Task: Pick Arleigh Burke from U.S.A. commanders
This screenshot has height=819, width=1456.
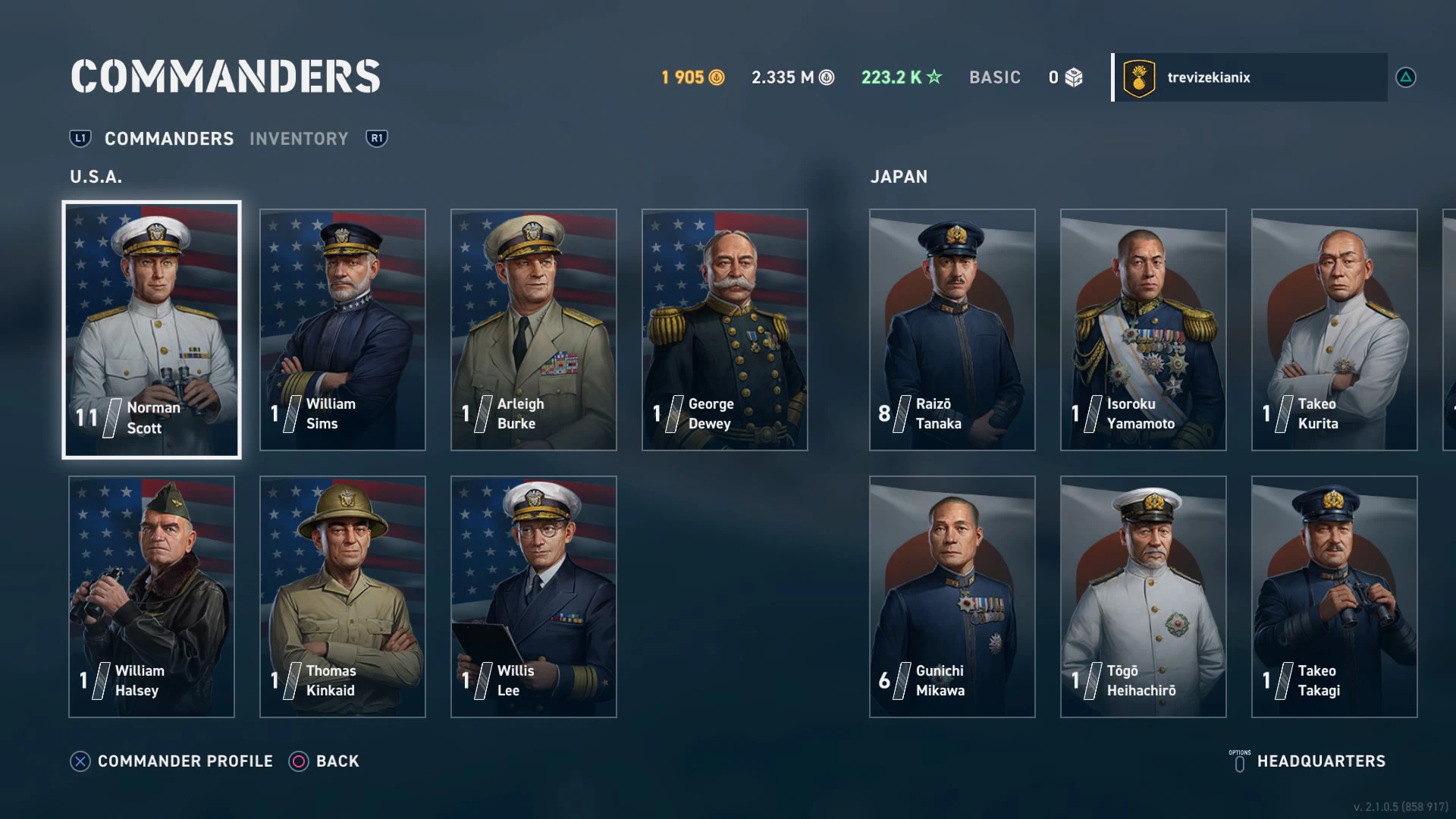Action: coord(534,330)
